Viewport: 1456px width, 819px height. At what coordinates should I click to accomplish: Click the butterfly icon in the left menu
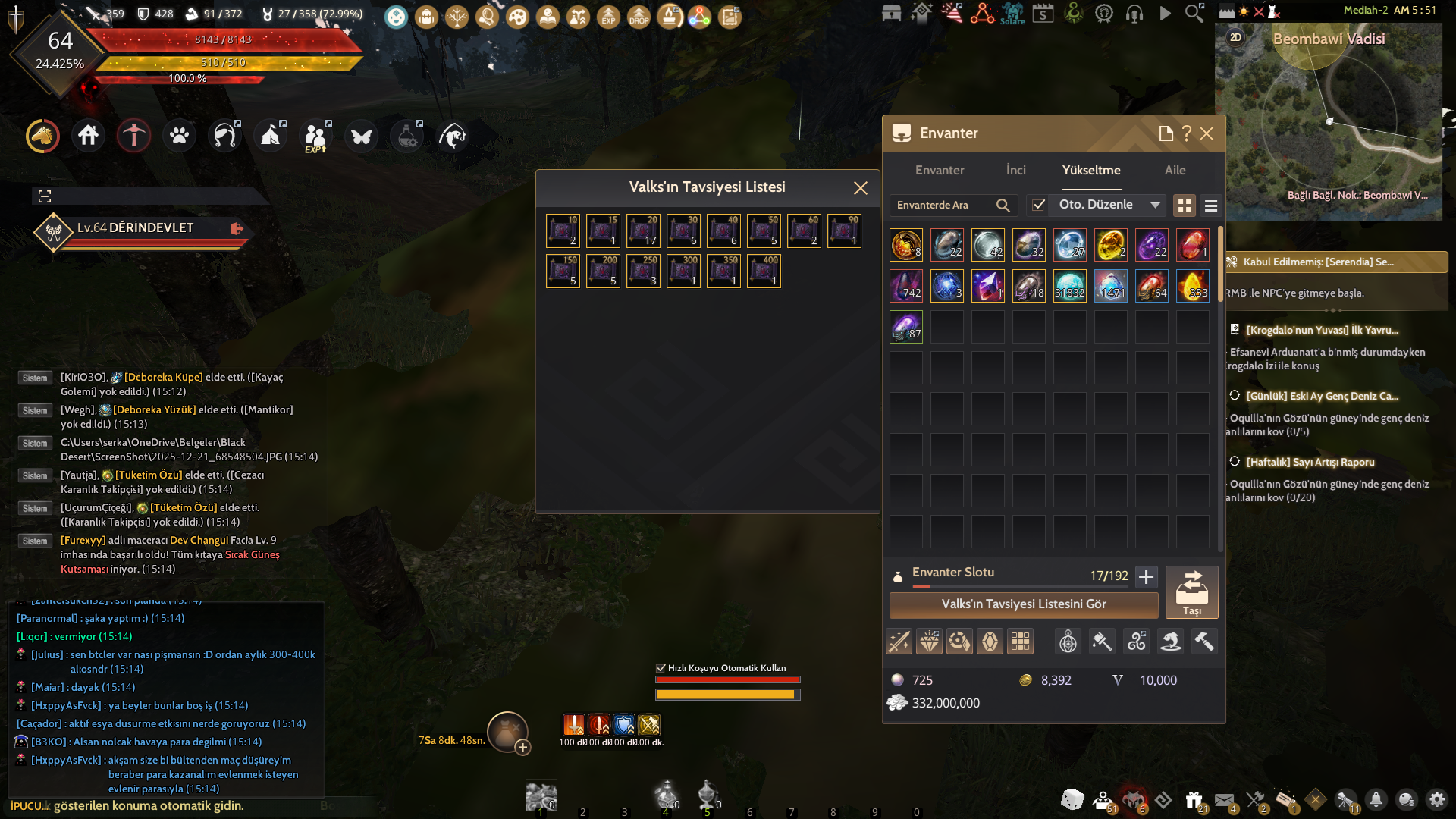(361, 136)
